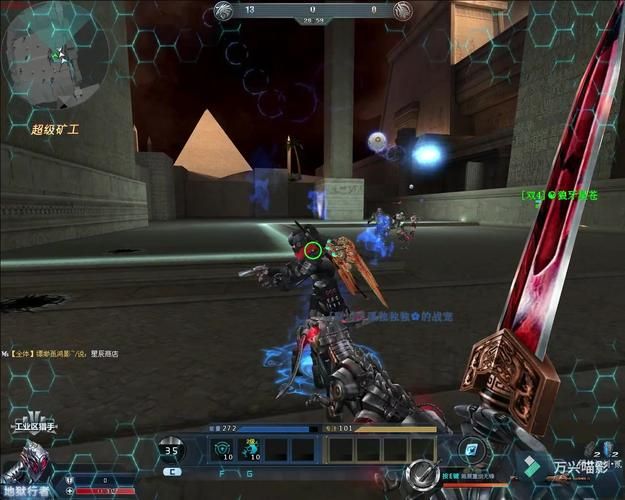Screen dimensions: 625x500
Task: Click the round gauge showing 35
Action: (x=173, y=449)
